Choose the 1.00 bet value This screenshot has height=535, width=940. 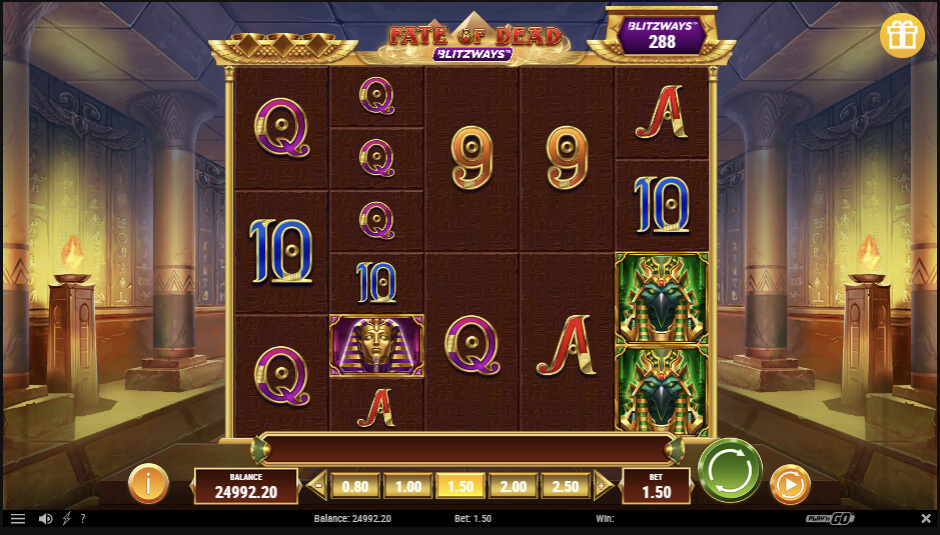[408, 486]
